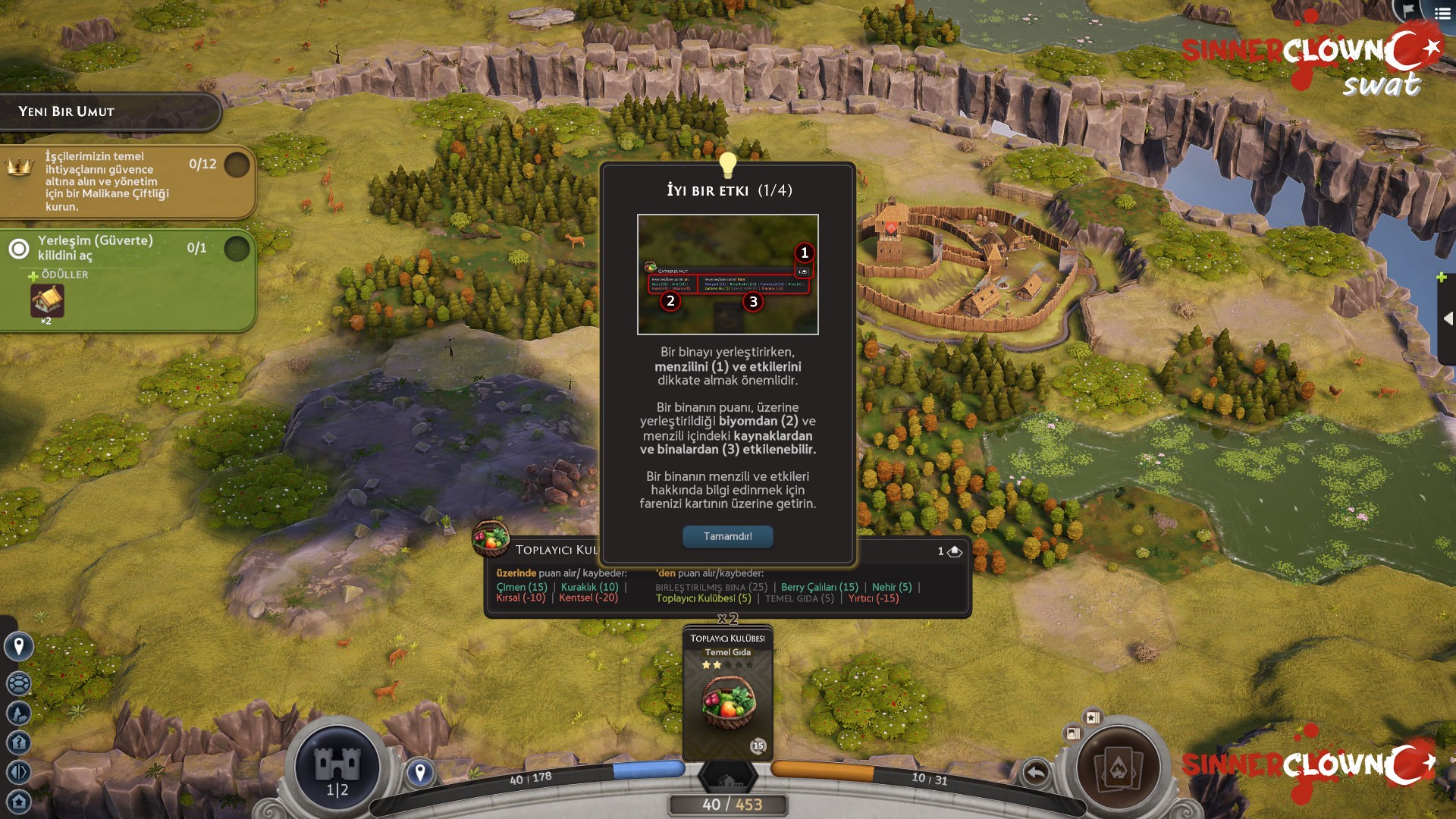Click the undo arrow button
The image size is (1456, 819).
[1036, 773]
